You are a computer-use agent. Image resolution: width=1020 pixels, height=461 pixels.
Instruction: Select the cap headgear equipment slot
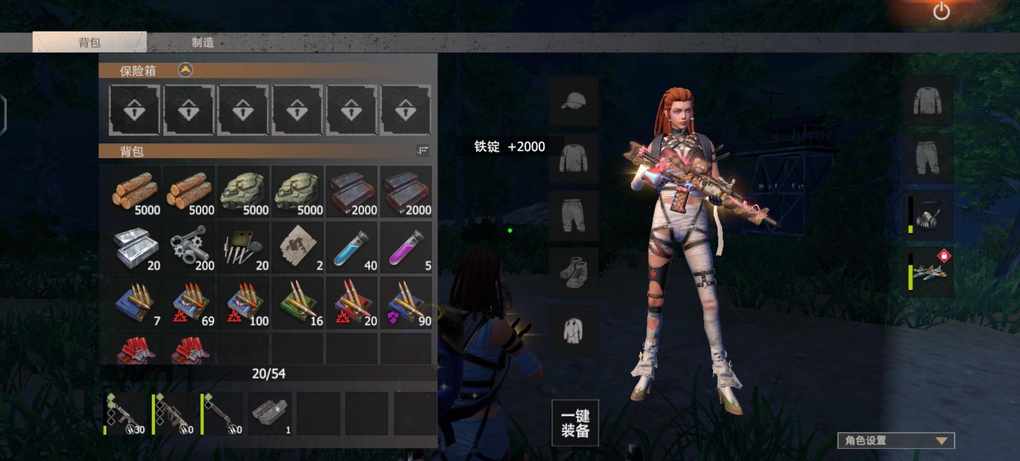[574, 100]
